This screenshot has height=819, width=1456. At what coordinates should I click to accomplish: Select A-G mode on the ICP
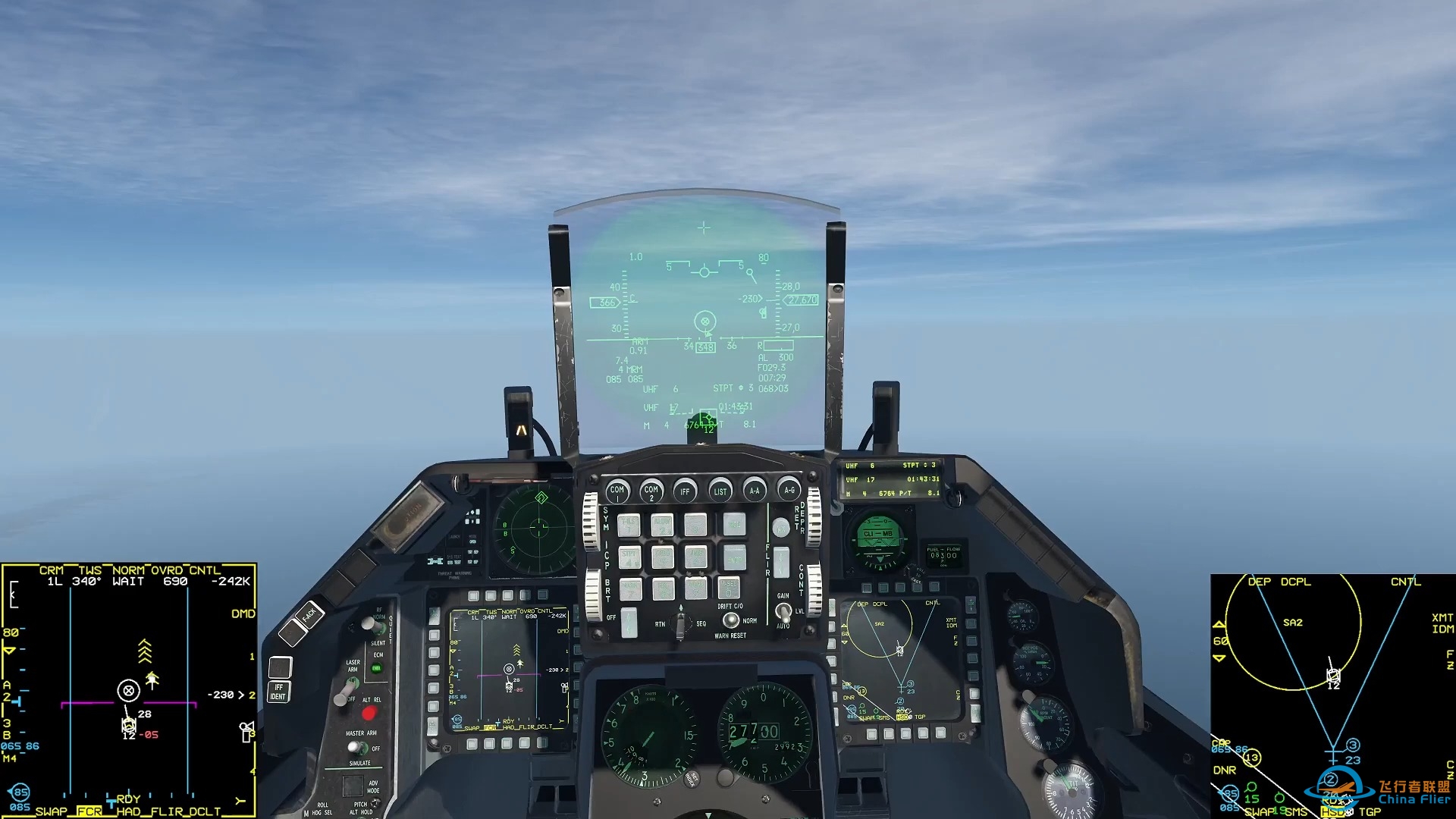[789, 491]
